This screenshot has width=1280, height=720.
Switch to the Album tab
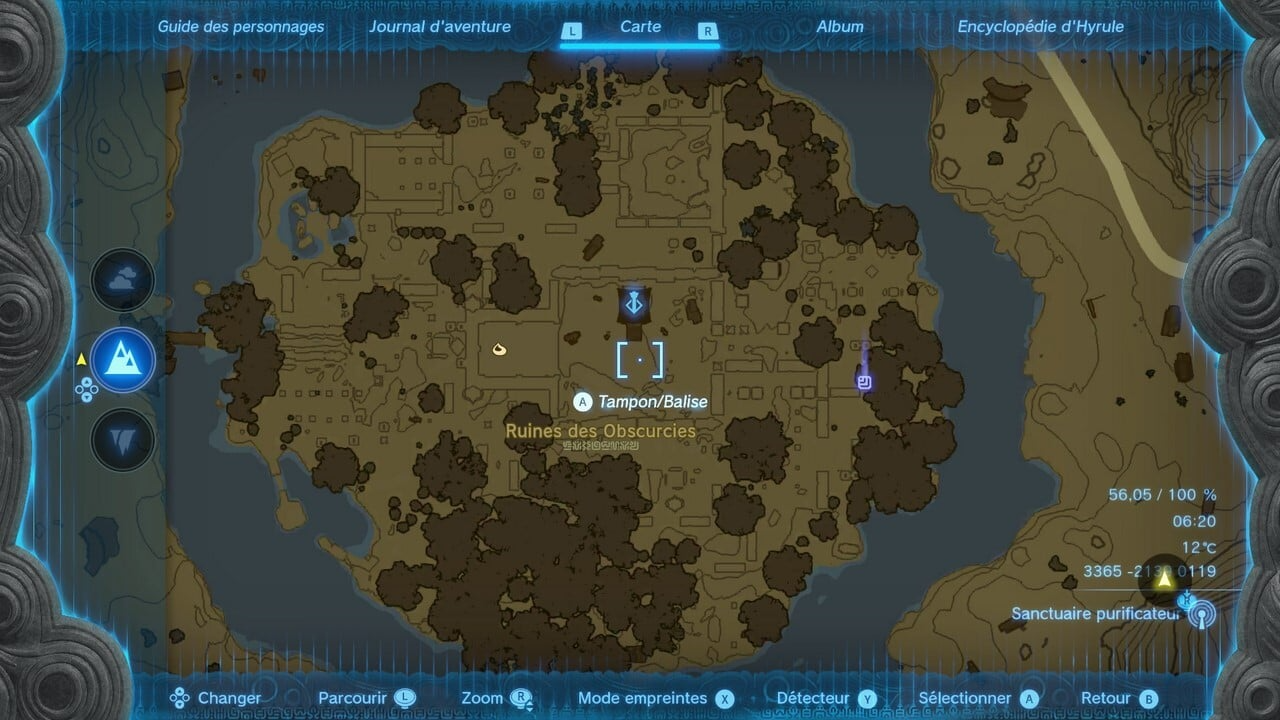click(x=838, y=27)
